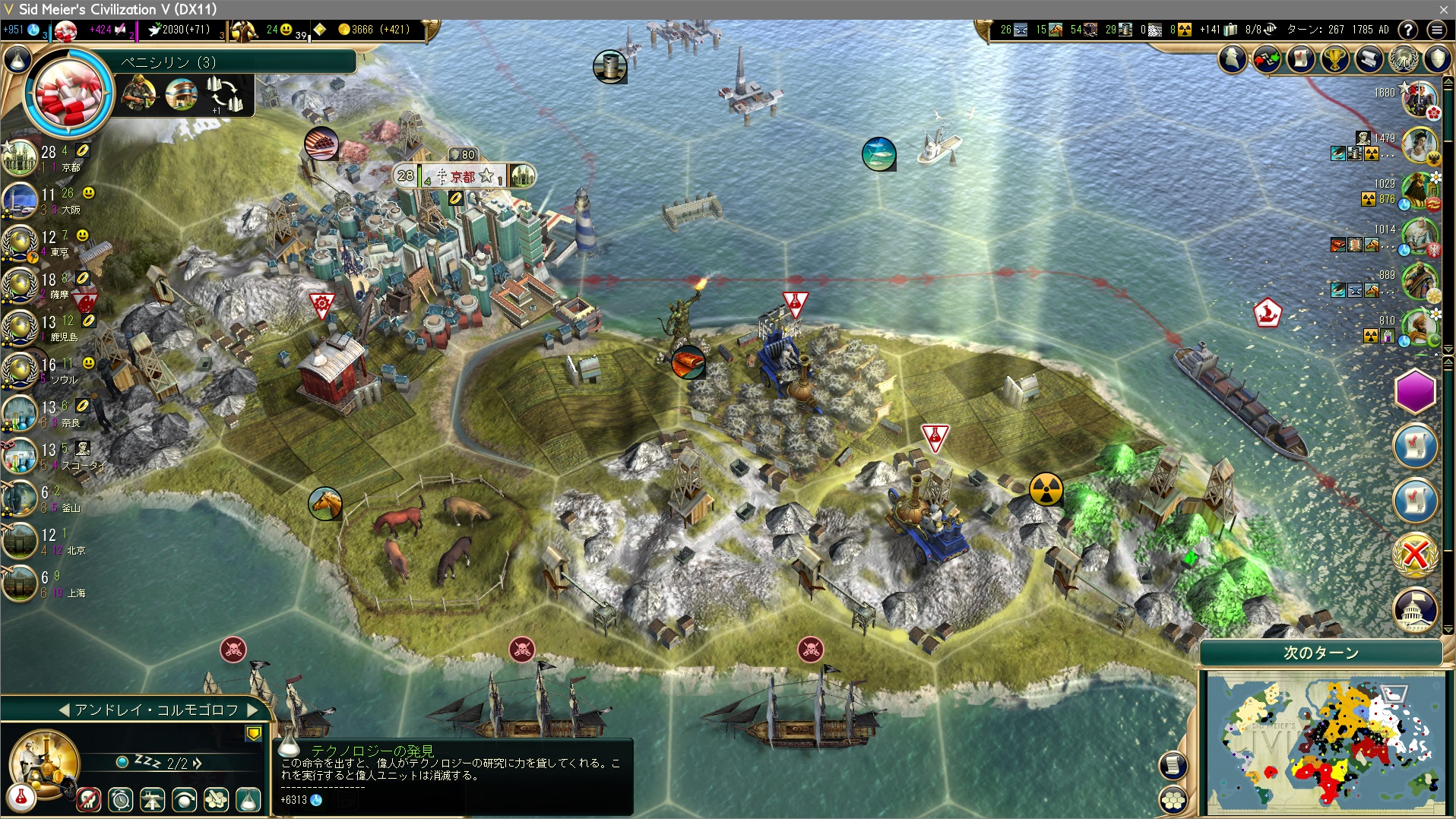Select the delete unit skull action
The image size is (1456, 819).
coord(89,799)
